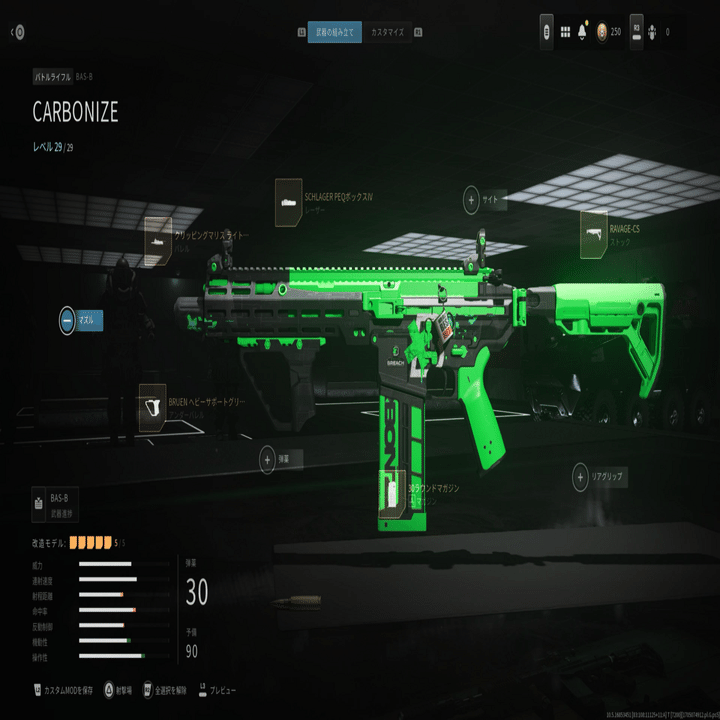Choose the empty 弾薬 (ammunition) slot

click(268, 459)
